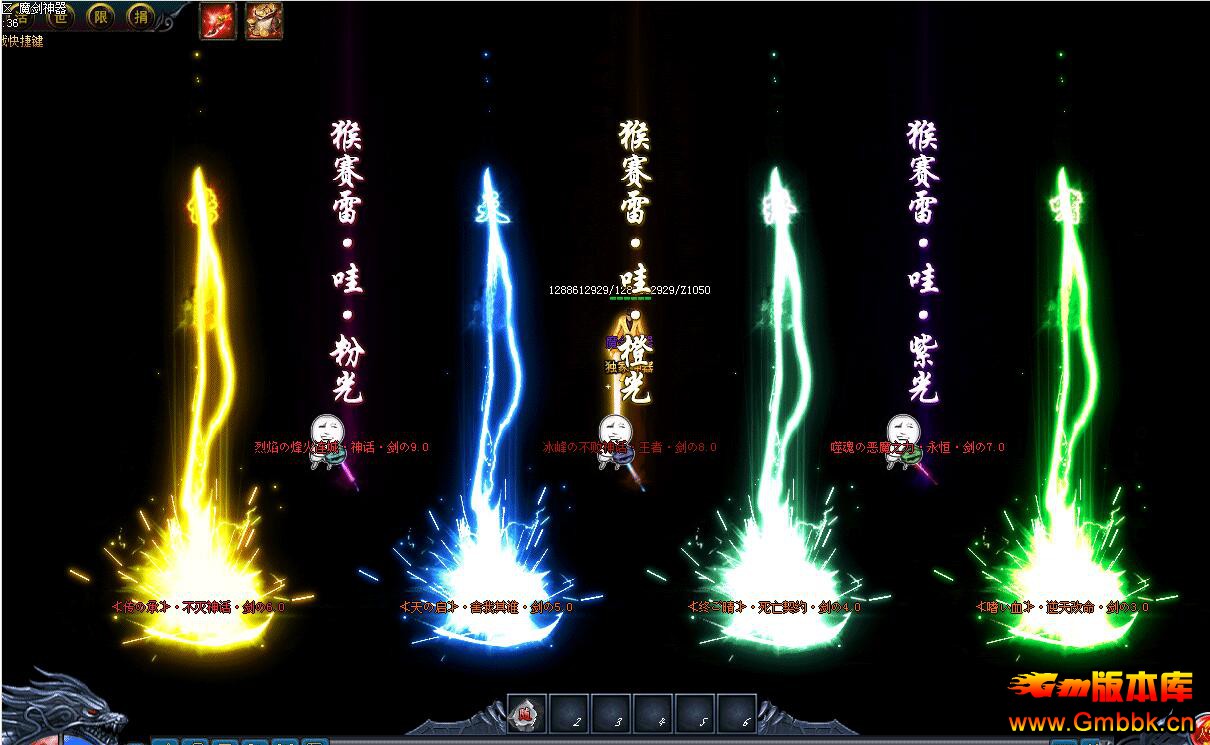Image resolution: width=1210 pixels, height=745 pixels.
Task: Click the red flaming sword icon
Action: [217, 20]
